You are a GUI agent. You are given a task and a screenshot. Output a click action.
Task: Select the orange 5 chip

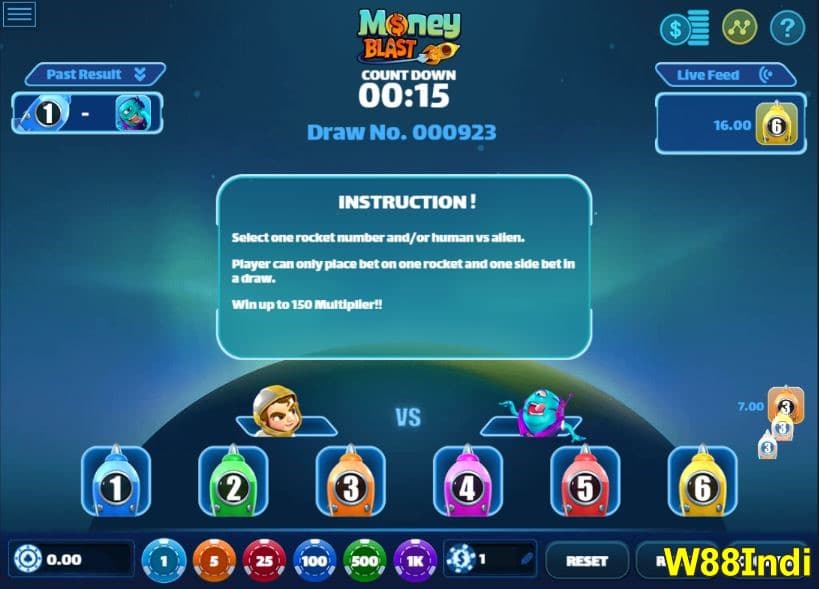(214, 560)
